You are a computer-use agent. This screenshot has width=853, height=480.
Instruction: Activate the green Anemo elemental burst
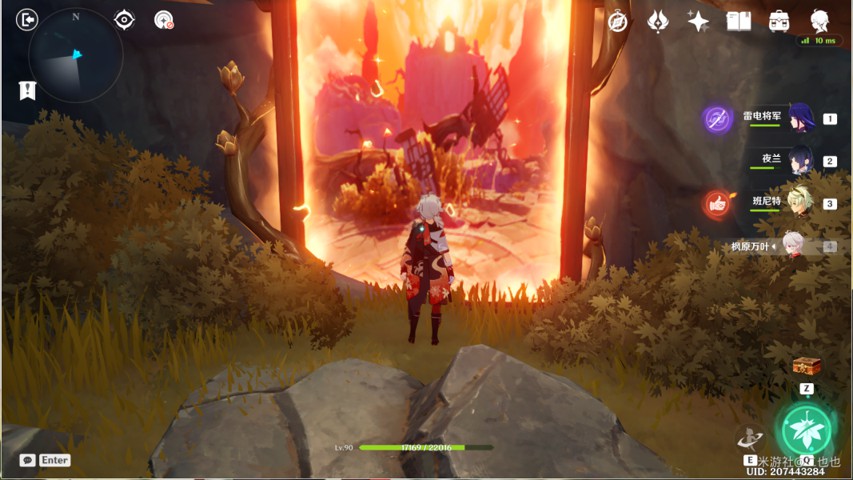coord(806,429)
